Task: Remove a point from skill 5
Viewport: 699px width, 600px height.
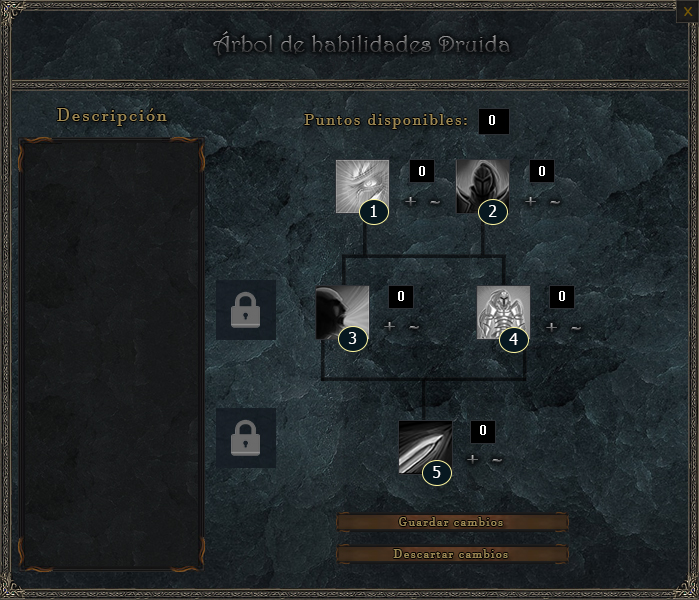Action: tap(497, 460)
